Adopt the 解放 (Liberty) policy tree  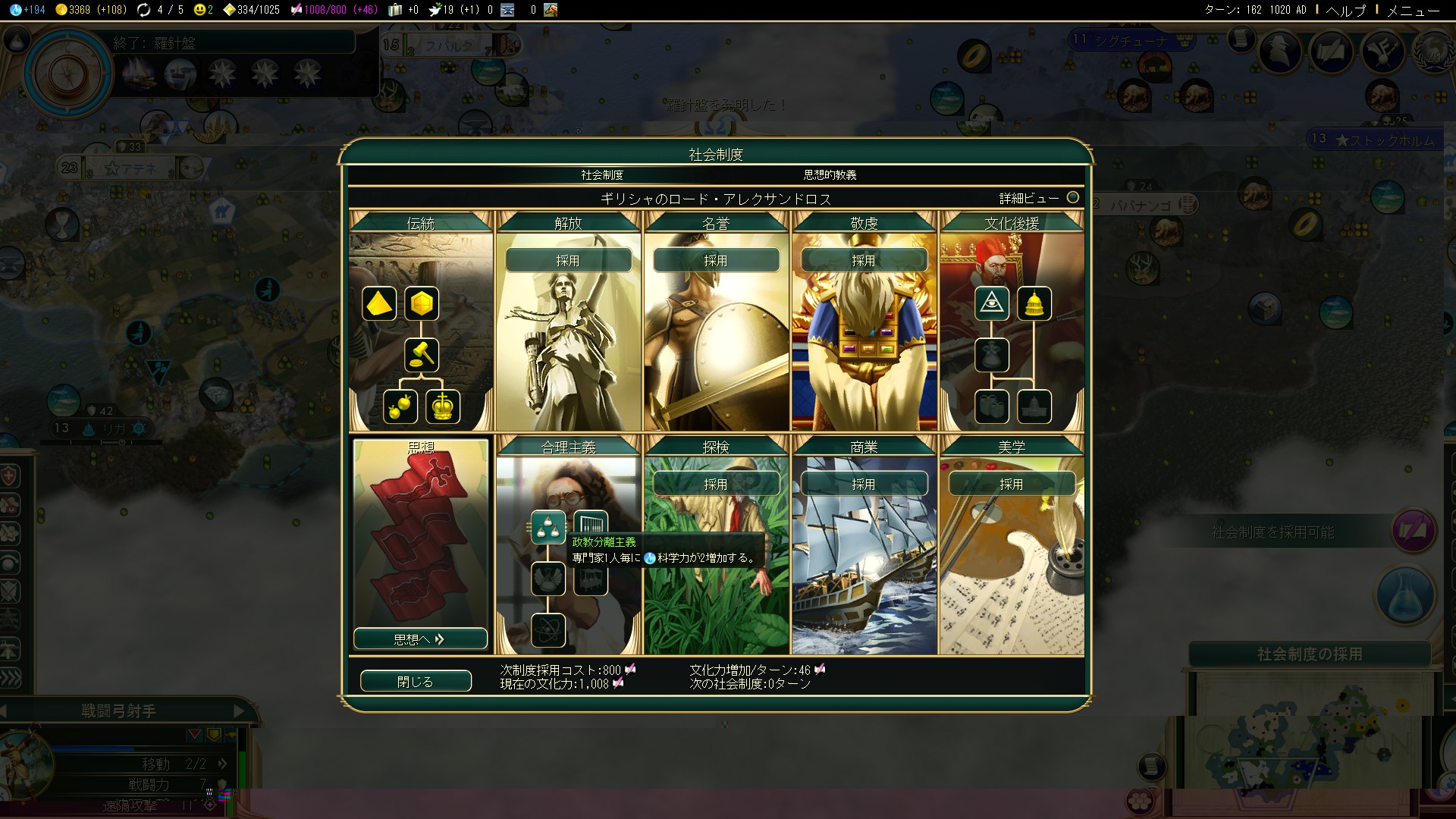(568, 260)
